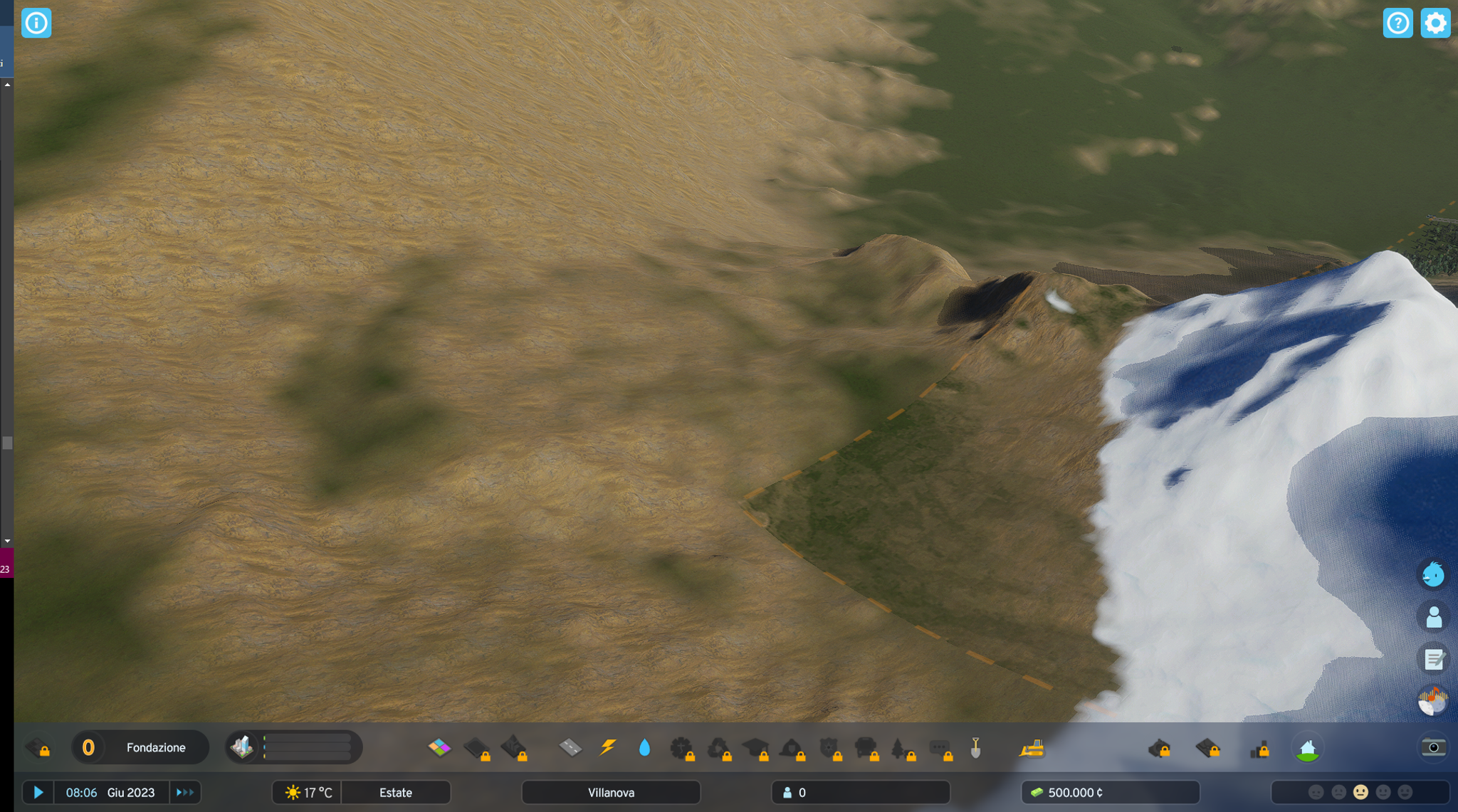Open the Landscaping shovel tool
The image size is (1458, 812).
(977, 748)
